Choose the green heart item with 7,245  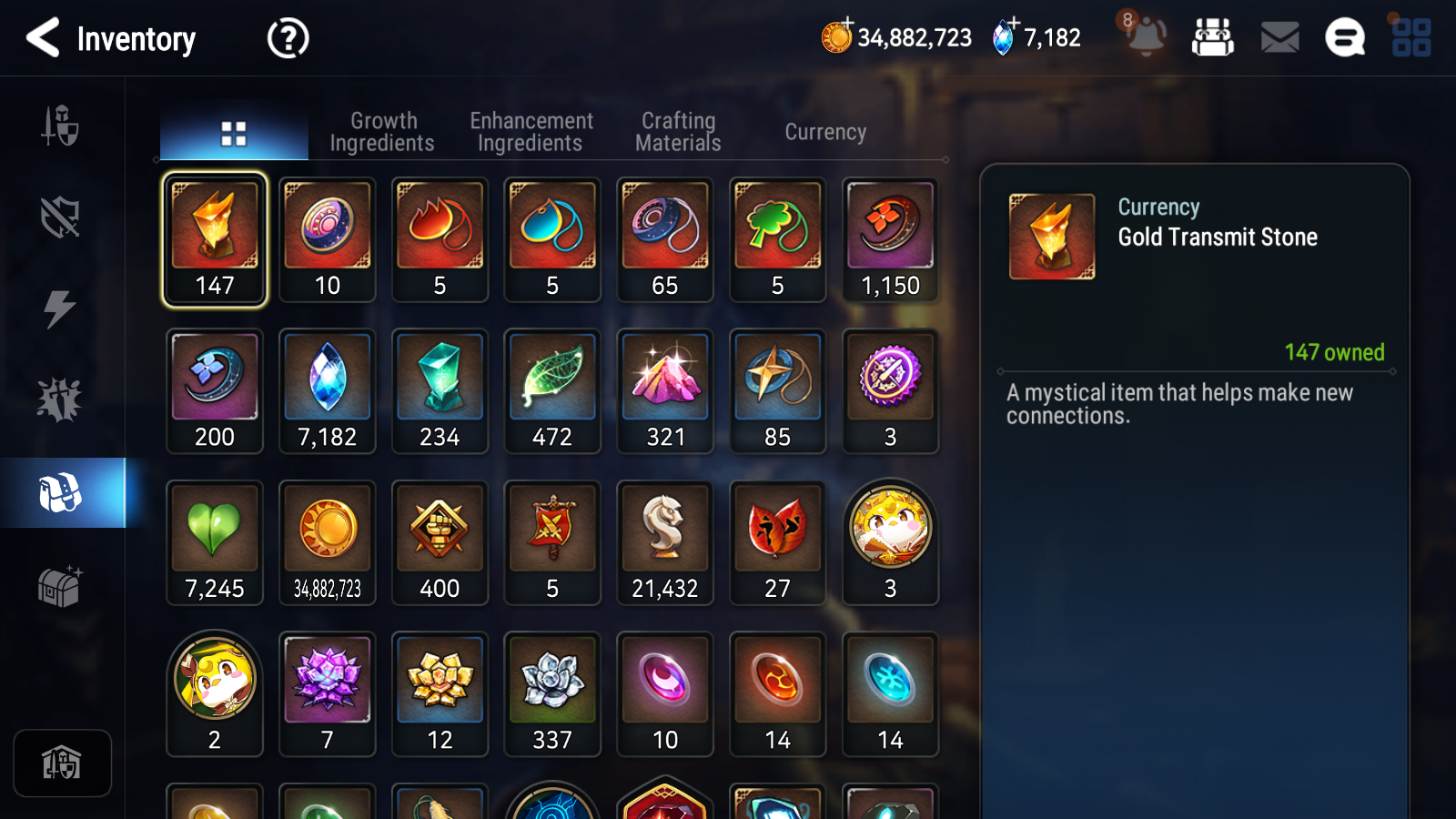pos(215,542)
